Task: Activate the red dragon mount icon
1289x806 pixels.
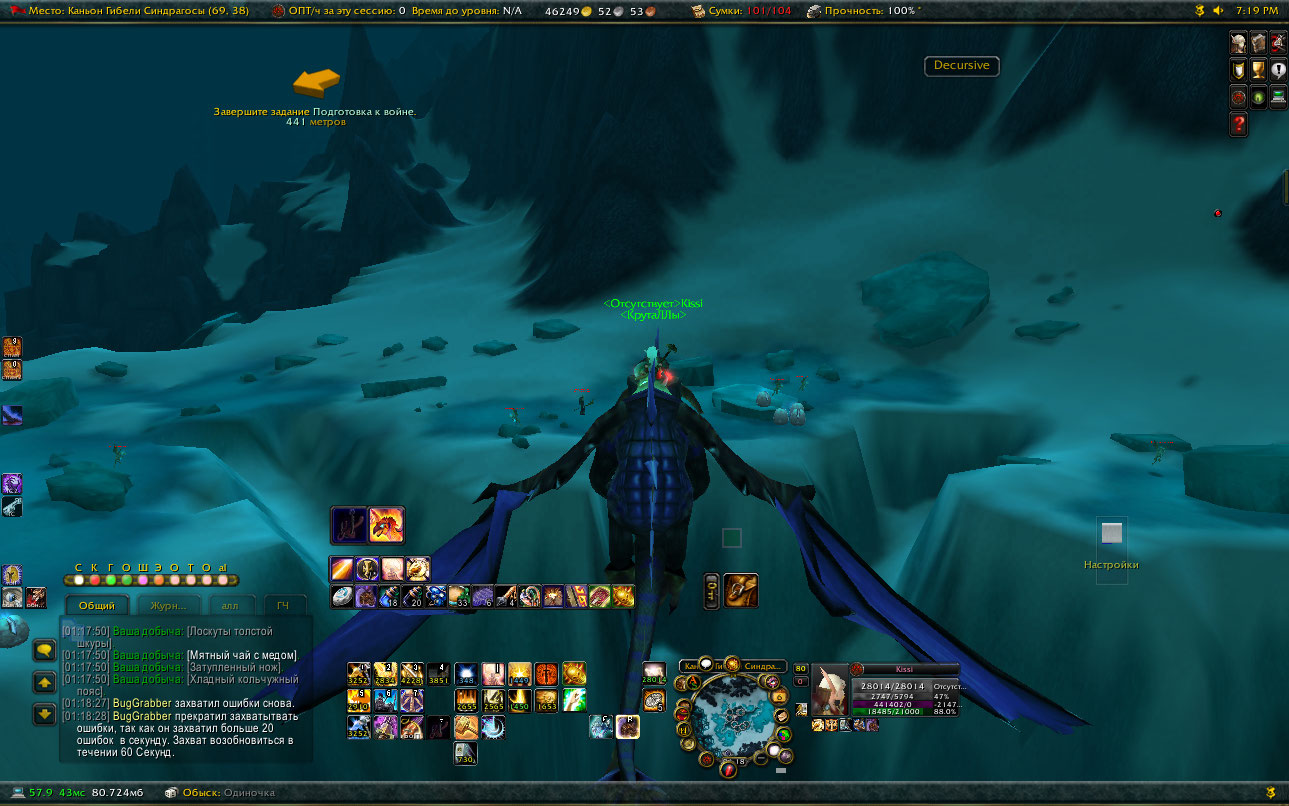Action: 386,524
